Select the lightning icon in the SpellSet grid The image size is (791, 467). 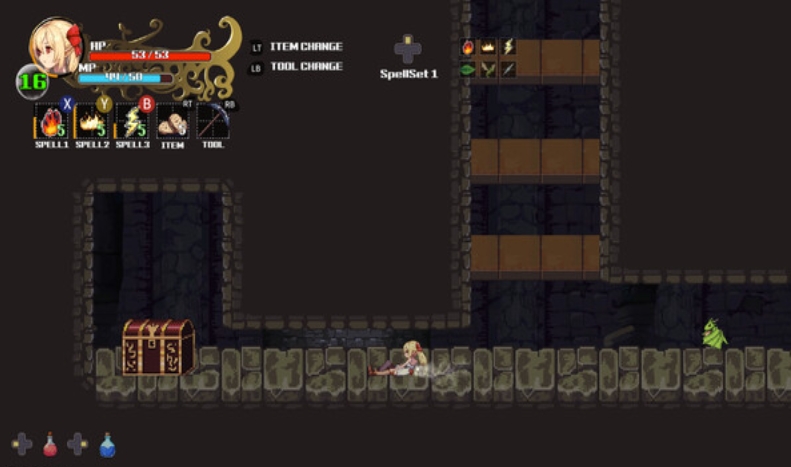pyautogui.click(x=508, y=46)
